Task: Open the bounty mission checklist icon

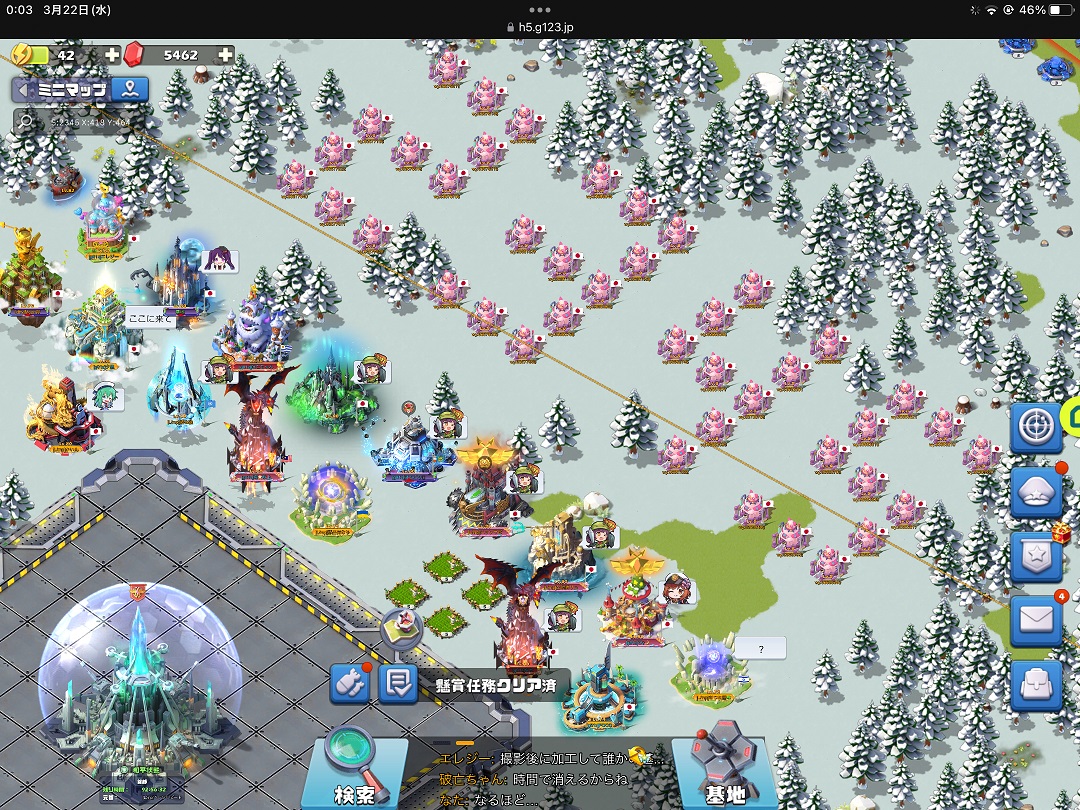Action: coord(398,684)
